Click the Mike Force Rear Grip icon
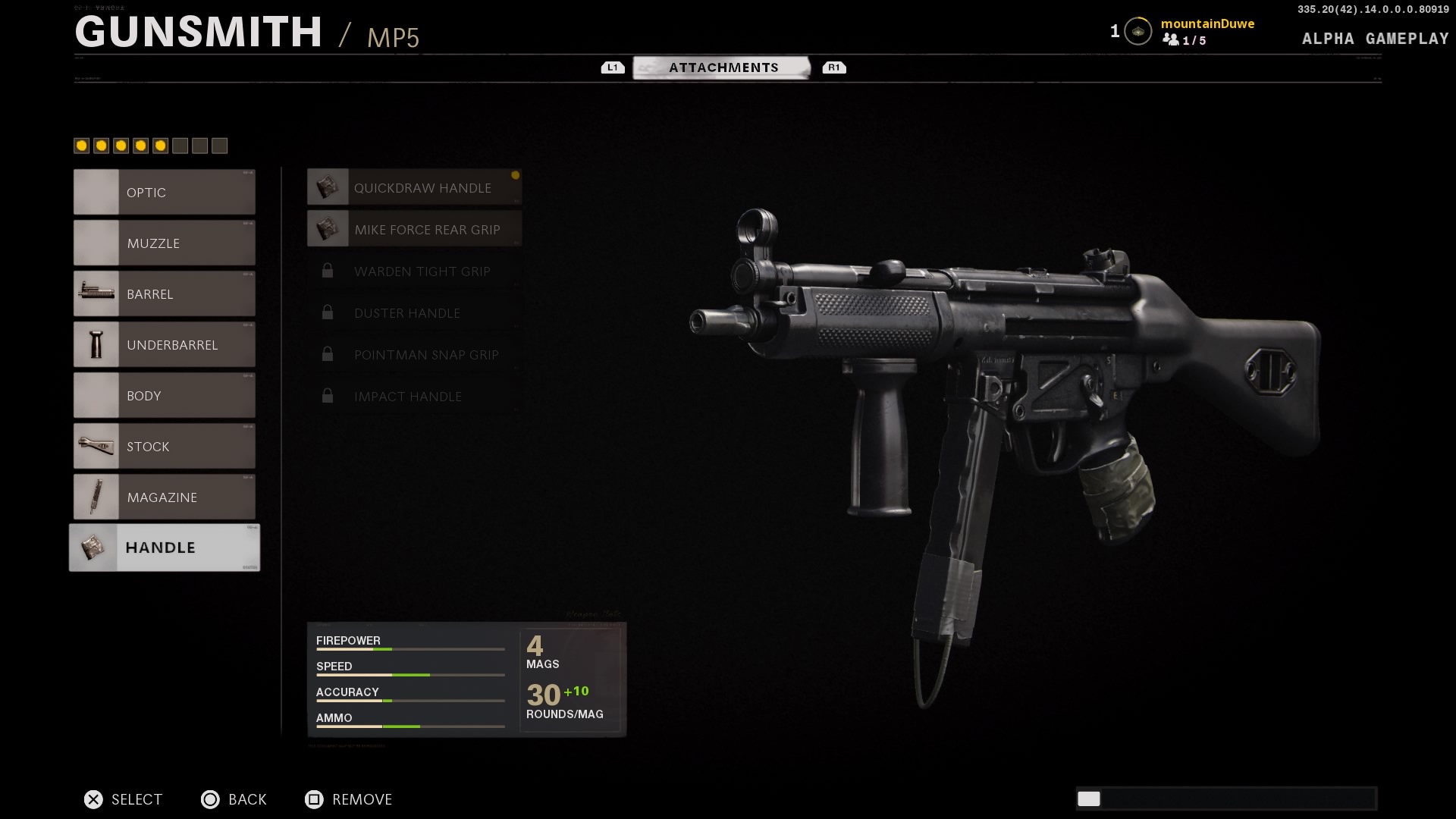Viewport: 1456px width, 819px height. 328,228
